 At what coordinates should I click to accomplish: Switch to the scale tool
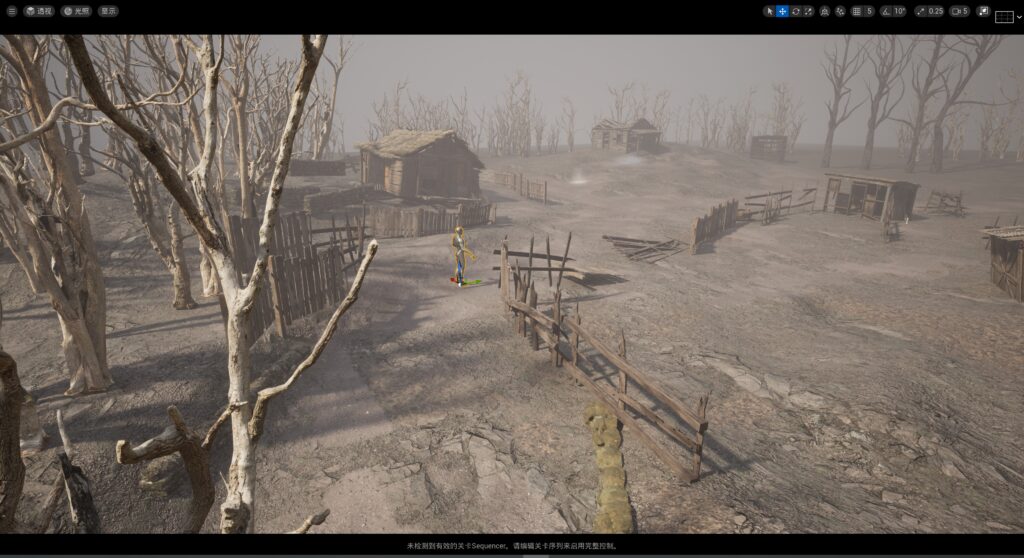(808, 11)
